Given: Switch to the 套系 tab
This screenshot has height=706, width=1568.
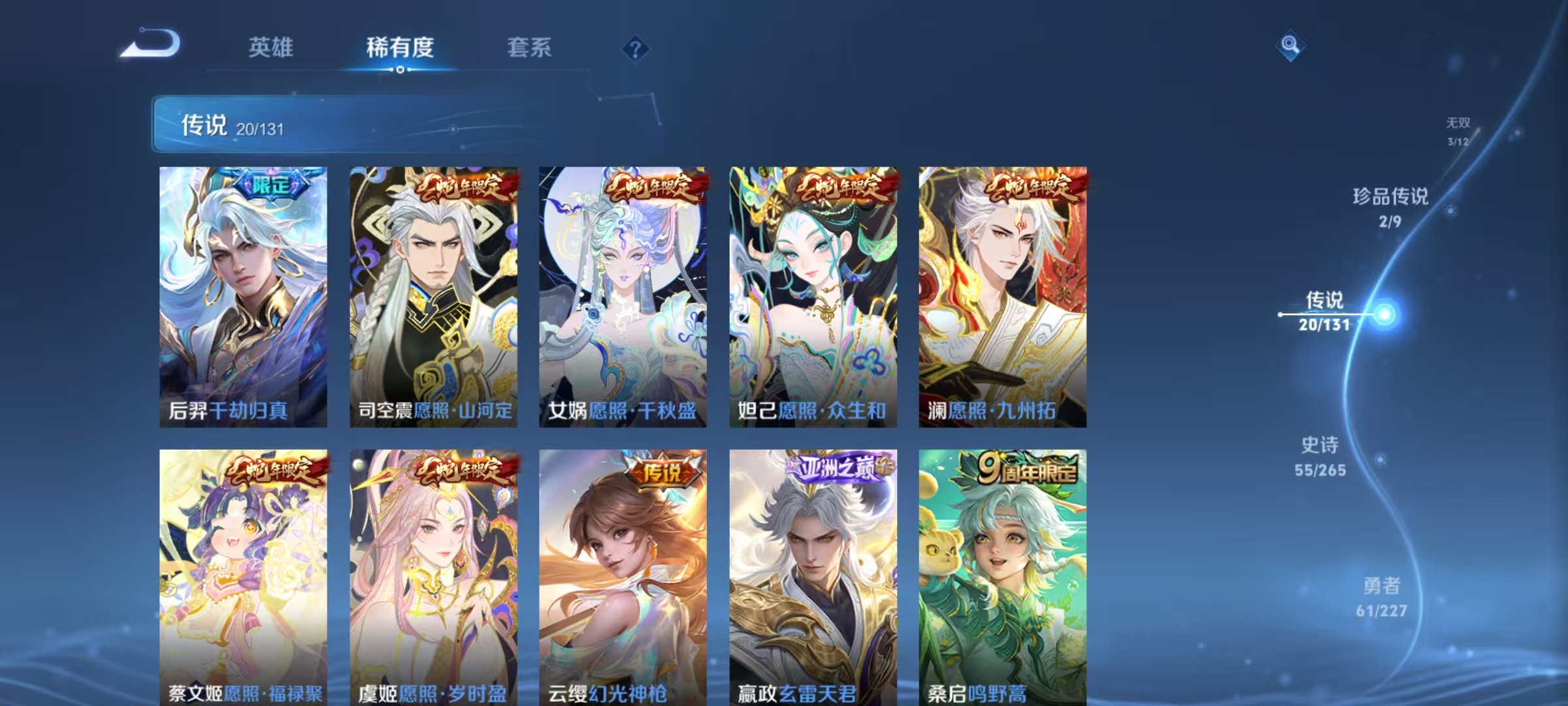Looking at the screenshot, I should [x=529, y=48].
